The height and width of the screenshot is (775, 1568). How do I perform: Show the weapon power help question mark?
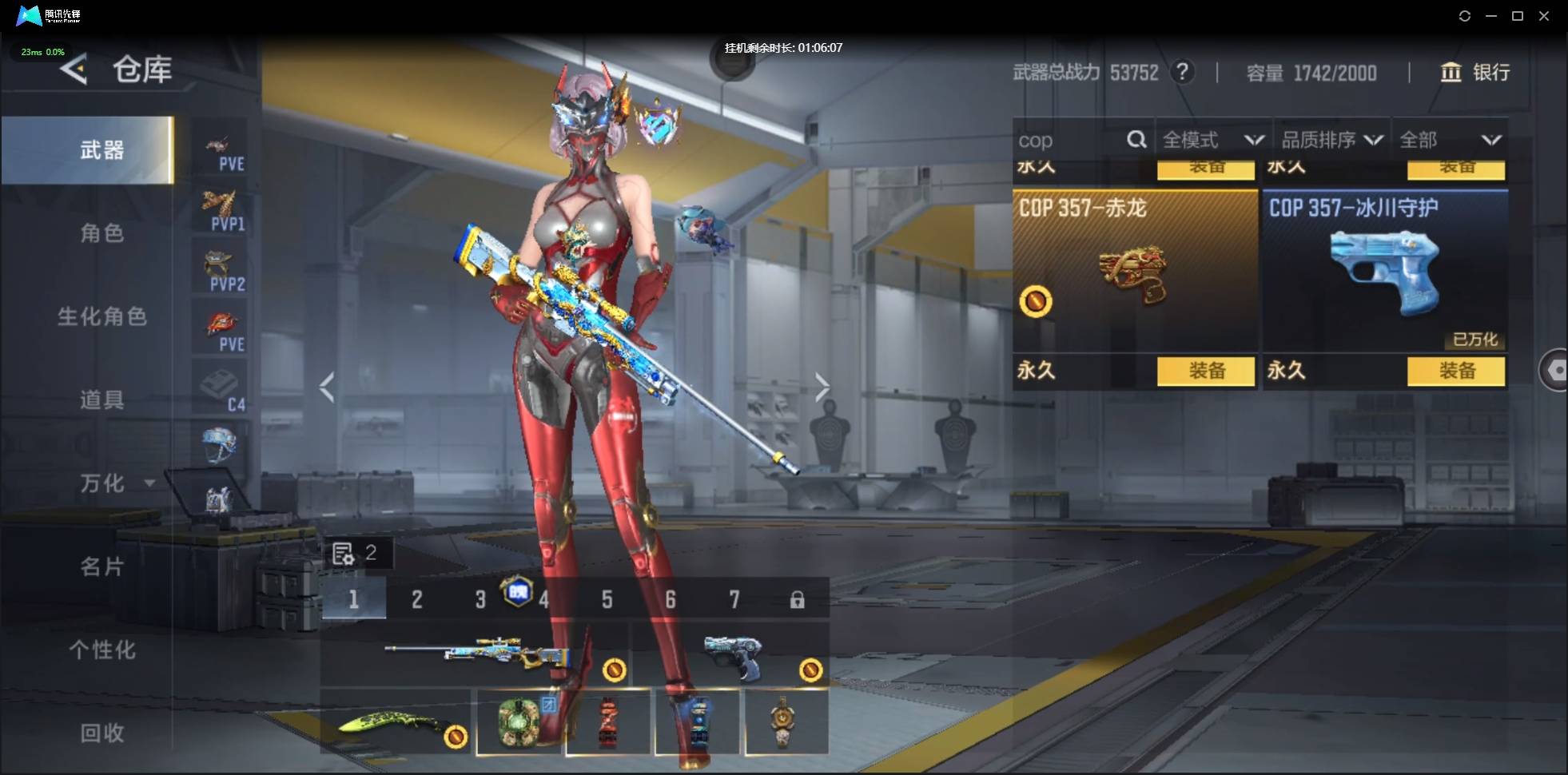1182,73
